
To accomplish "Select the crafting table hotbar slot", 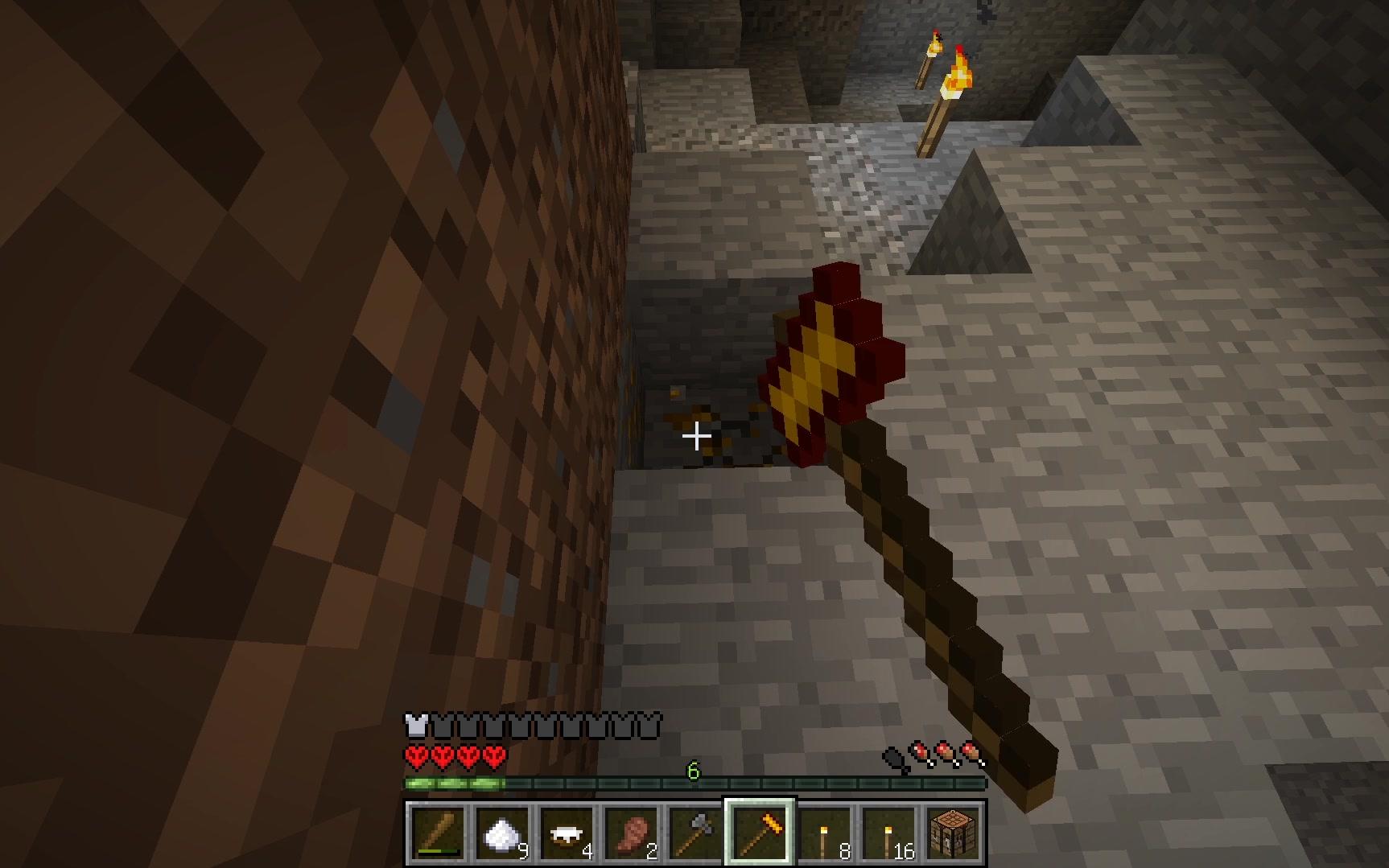I will pyautogui.click(x=954, y=834).
